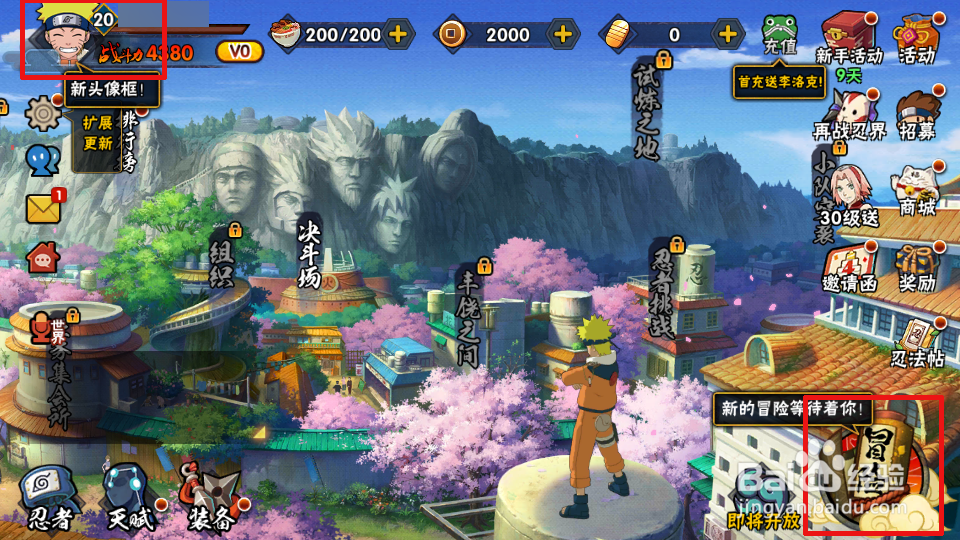Open the mail envelope inbox
This screenshot has height=540, width=960.
[x=43, y=208]
